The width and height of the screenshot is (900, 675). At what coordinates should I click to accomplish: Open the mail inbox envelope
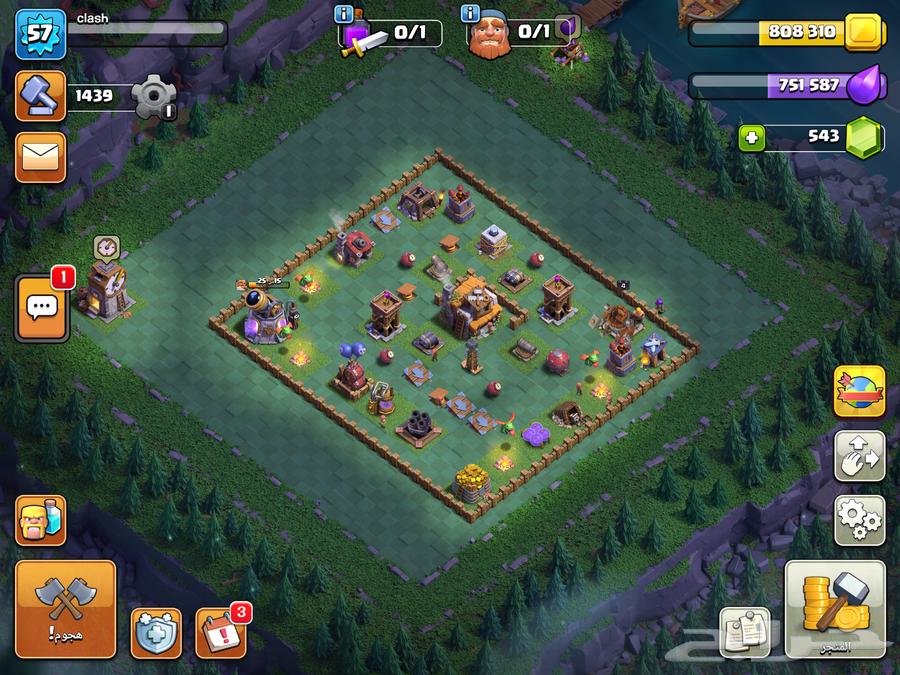click(41, 156)
